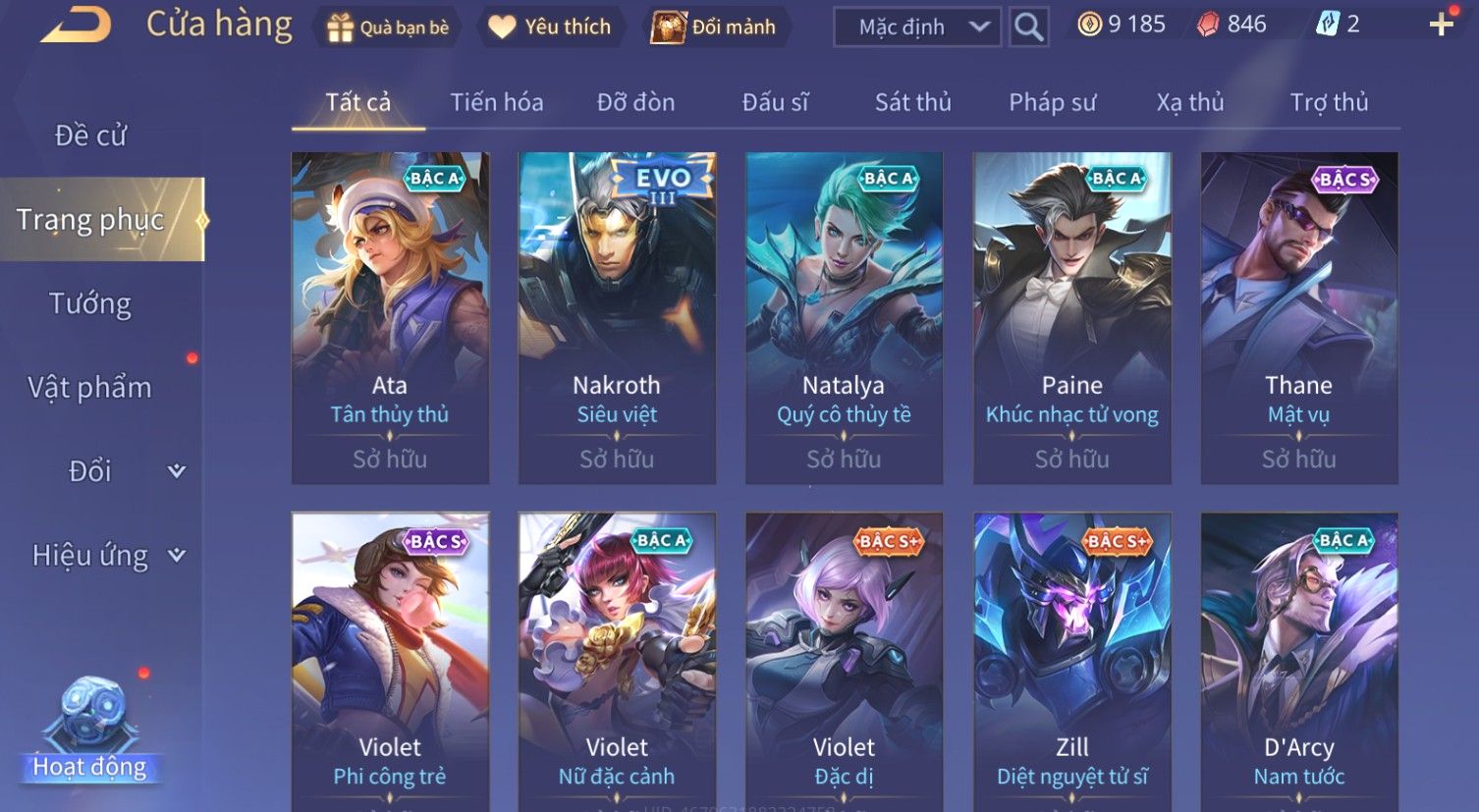The width and height of the screenshot is (1479, 812).
Task: Click the magnifying glass search button
Action: [1028, 27]
